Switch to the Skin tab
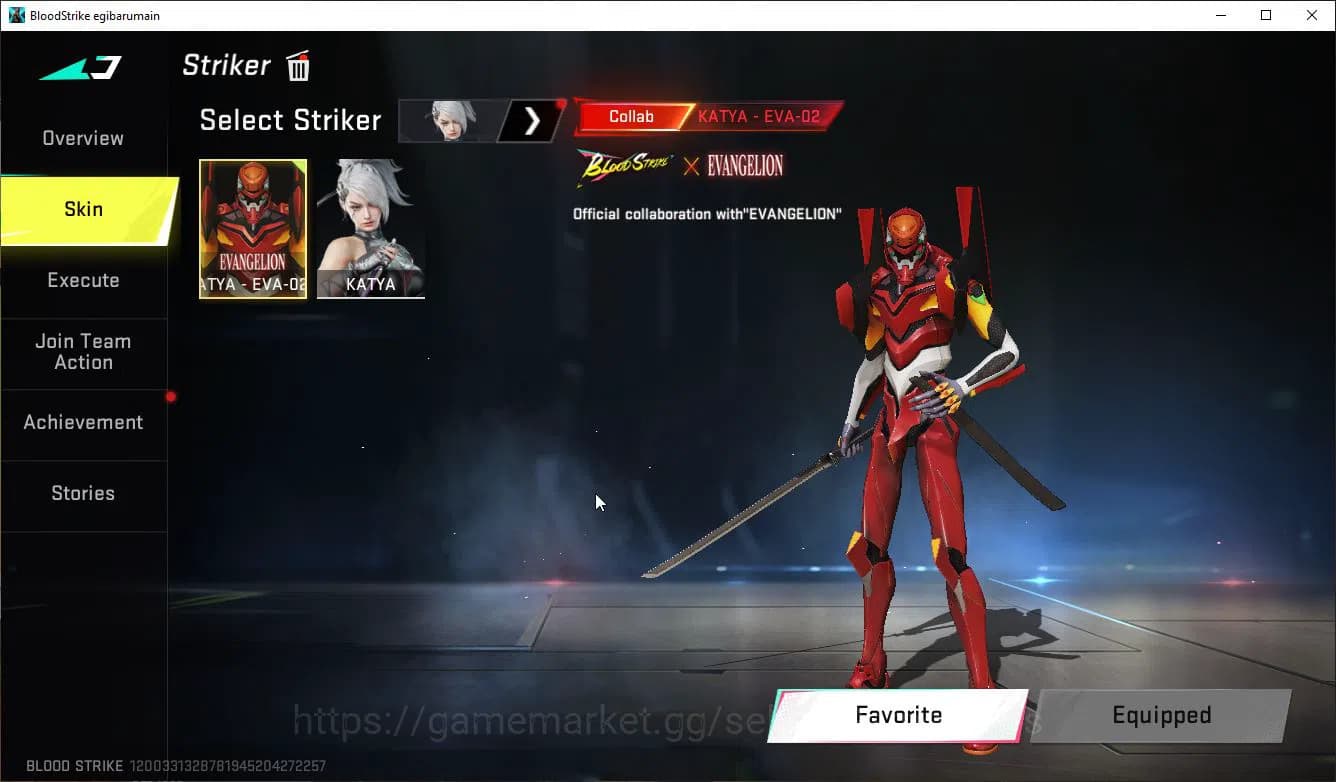The image size is (1336, 782). pyautogui.click(x=83, y=209)
